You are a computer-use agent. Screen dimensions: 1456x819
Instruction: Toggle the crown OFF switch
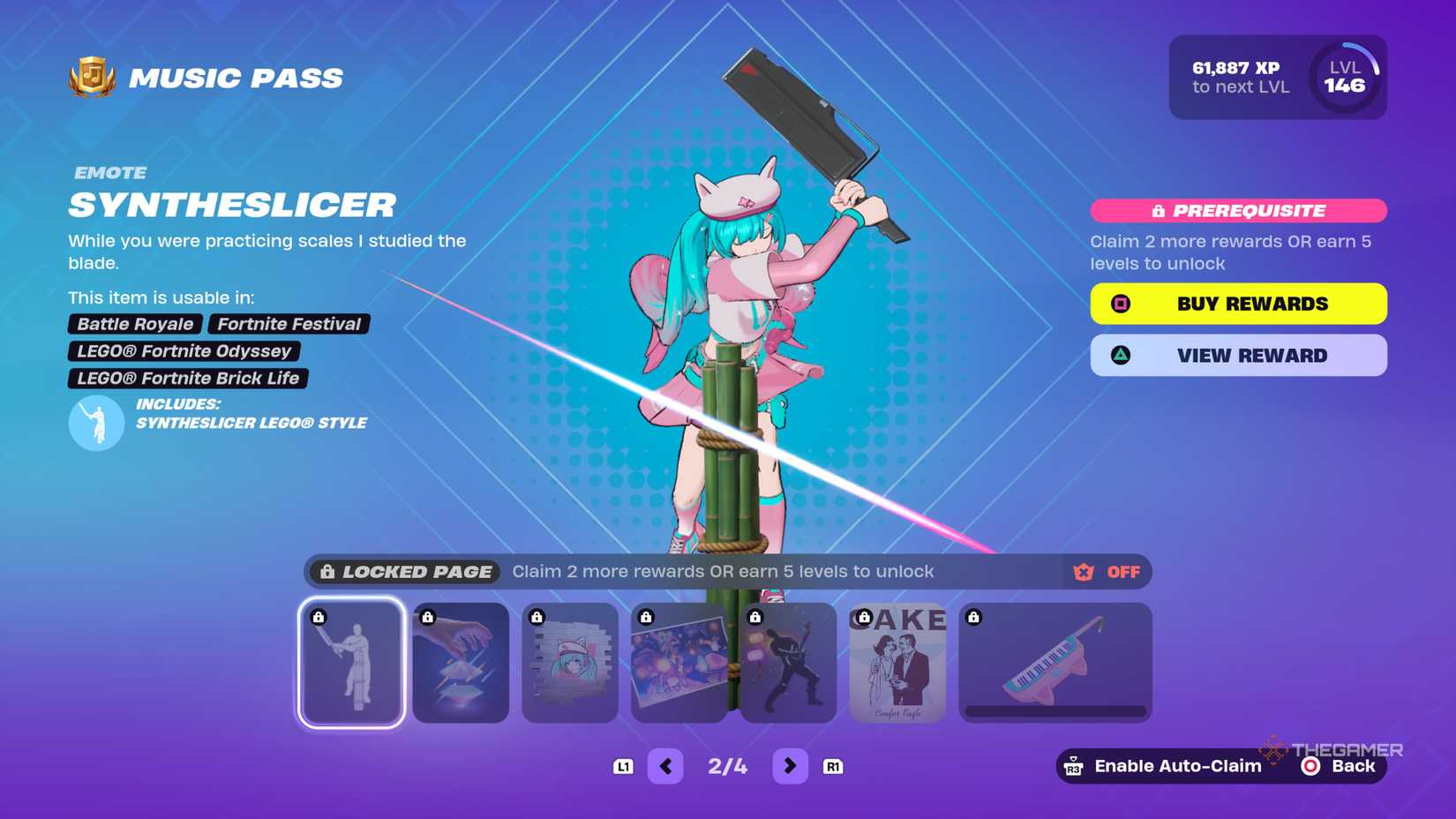pyautogui.click(x=1107, y=572)
